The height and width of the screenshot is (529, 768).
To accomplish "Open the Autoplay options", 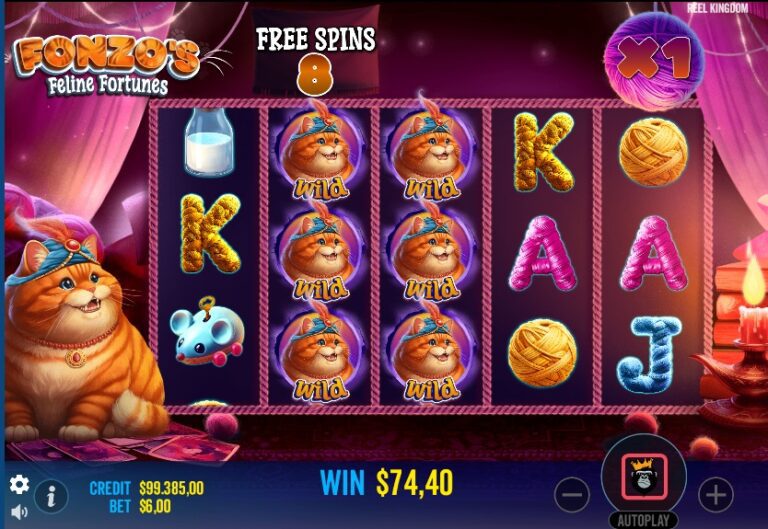I will [644, 521].
